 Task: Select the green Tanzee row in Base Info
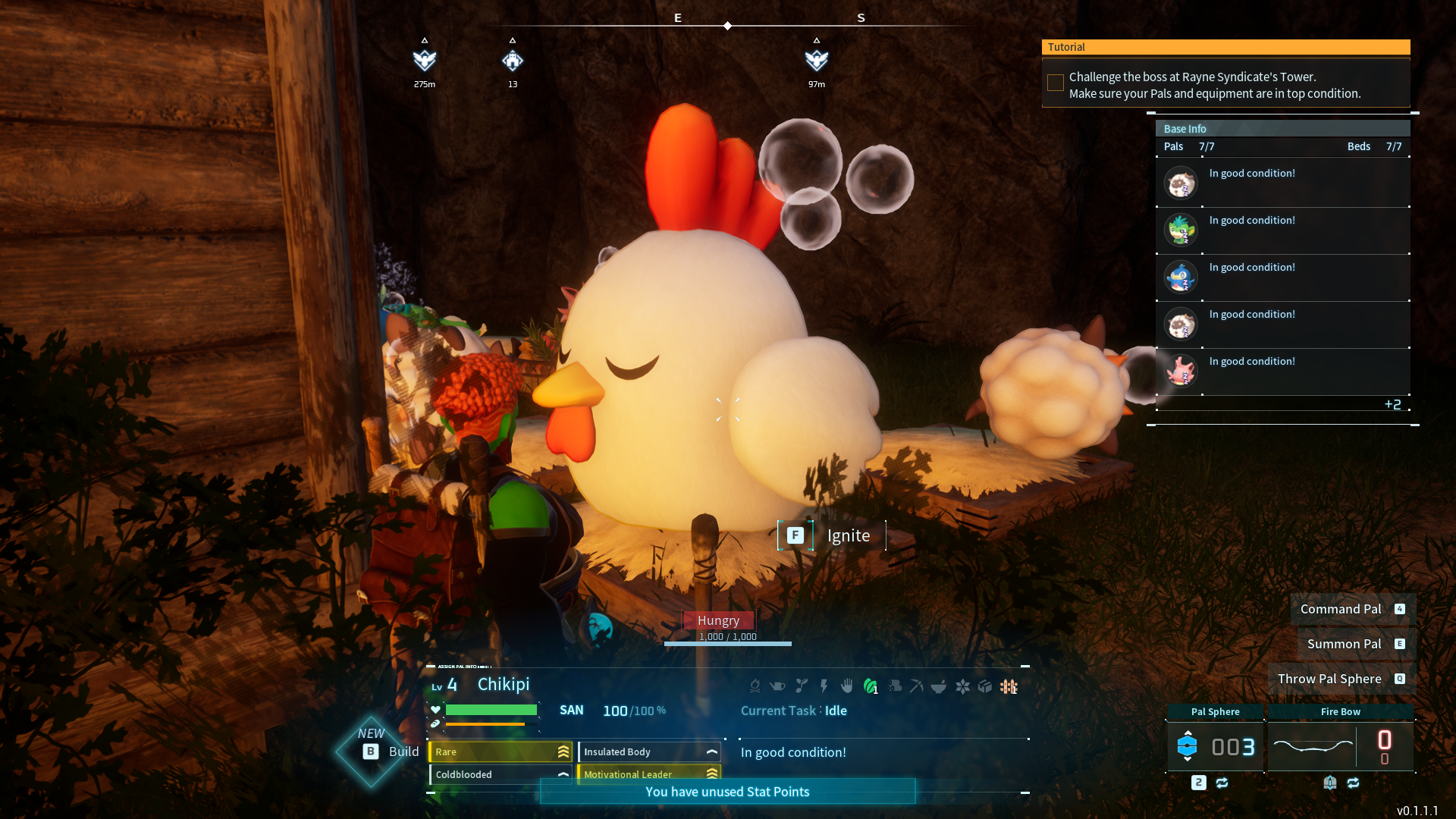coord(1282,230)
